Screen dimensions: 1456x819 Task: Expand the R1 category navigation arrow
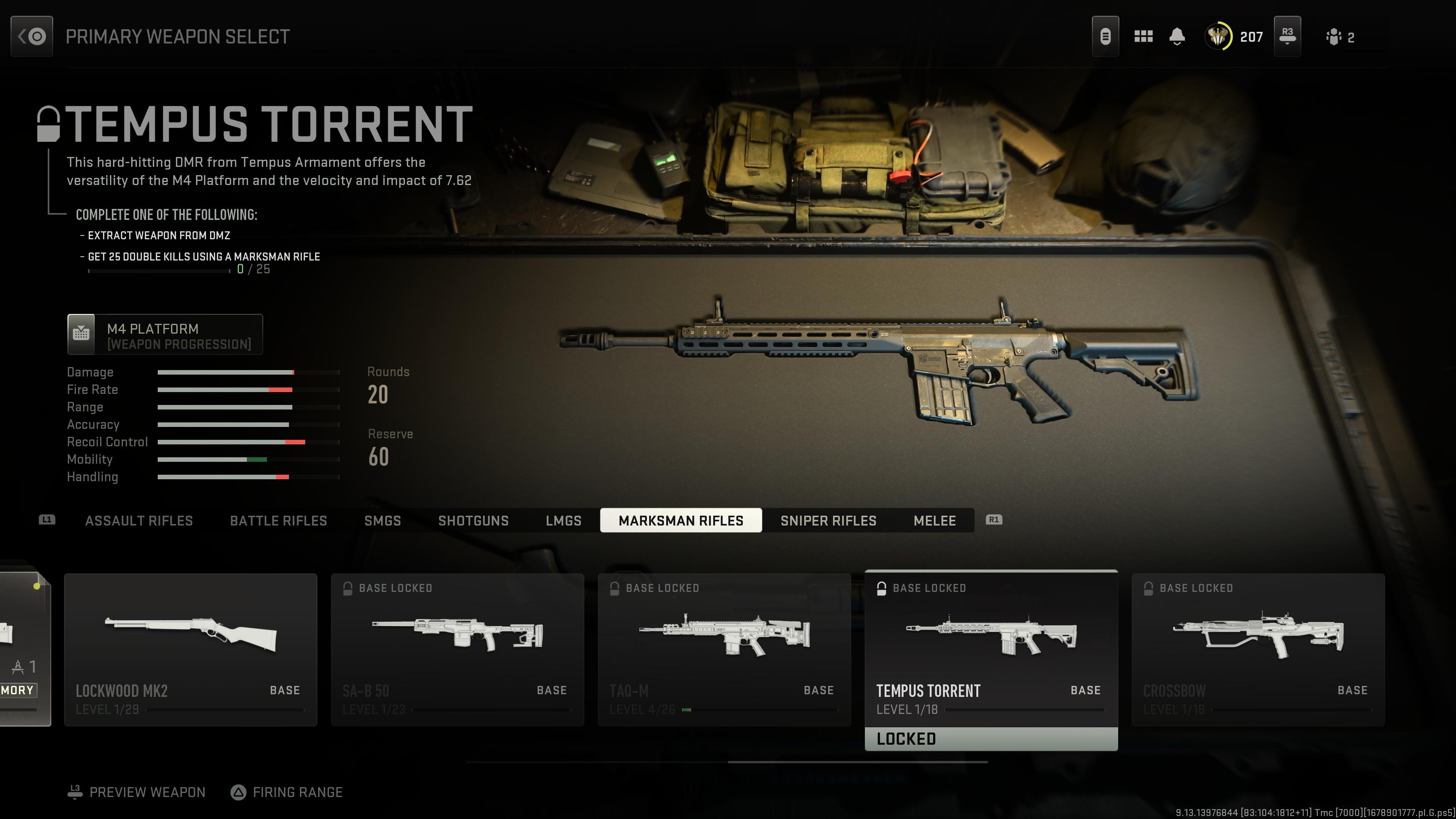pos(994,520)
